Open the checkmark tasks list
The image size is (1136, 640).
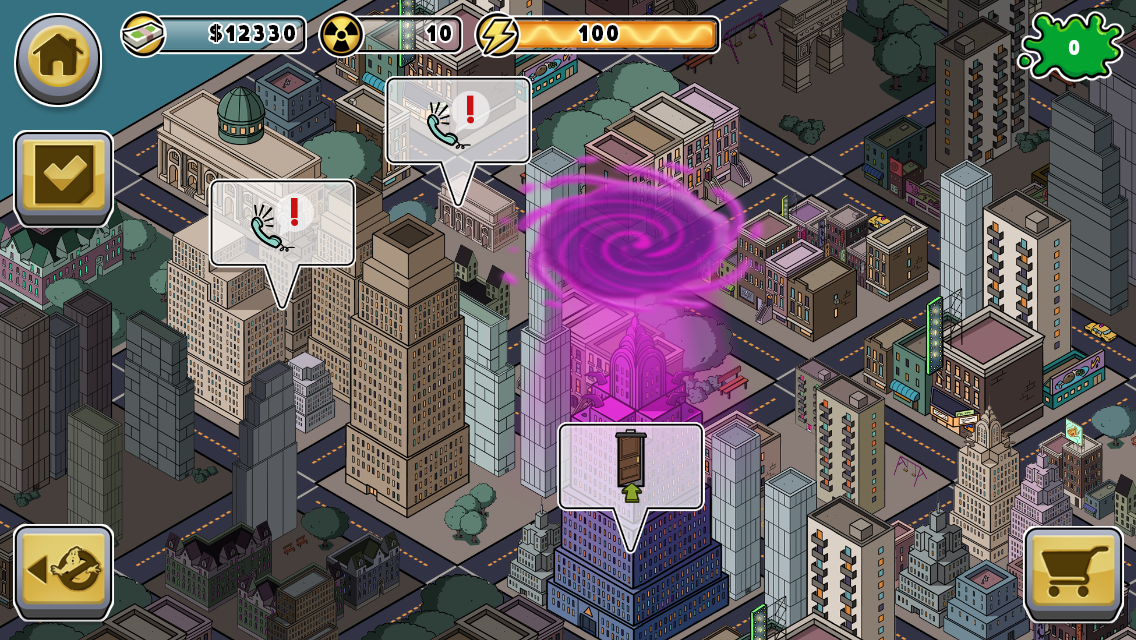click(x=63, y=178)
